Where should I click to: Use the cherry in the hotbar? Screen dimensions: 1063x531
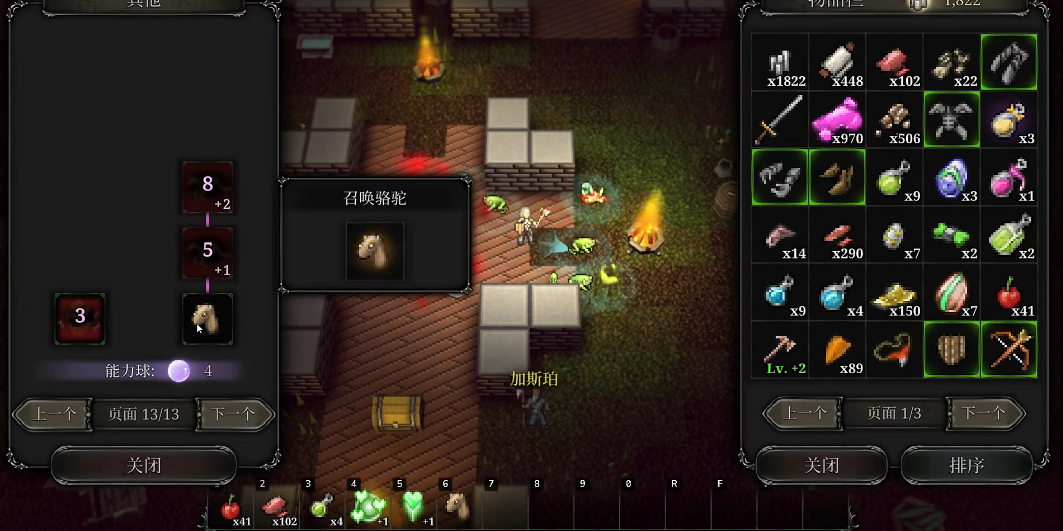point(232,508)
